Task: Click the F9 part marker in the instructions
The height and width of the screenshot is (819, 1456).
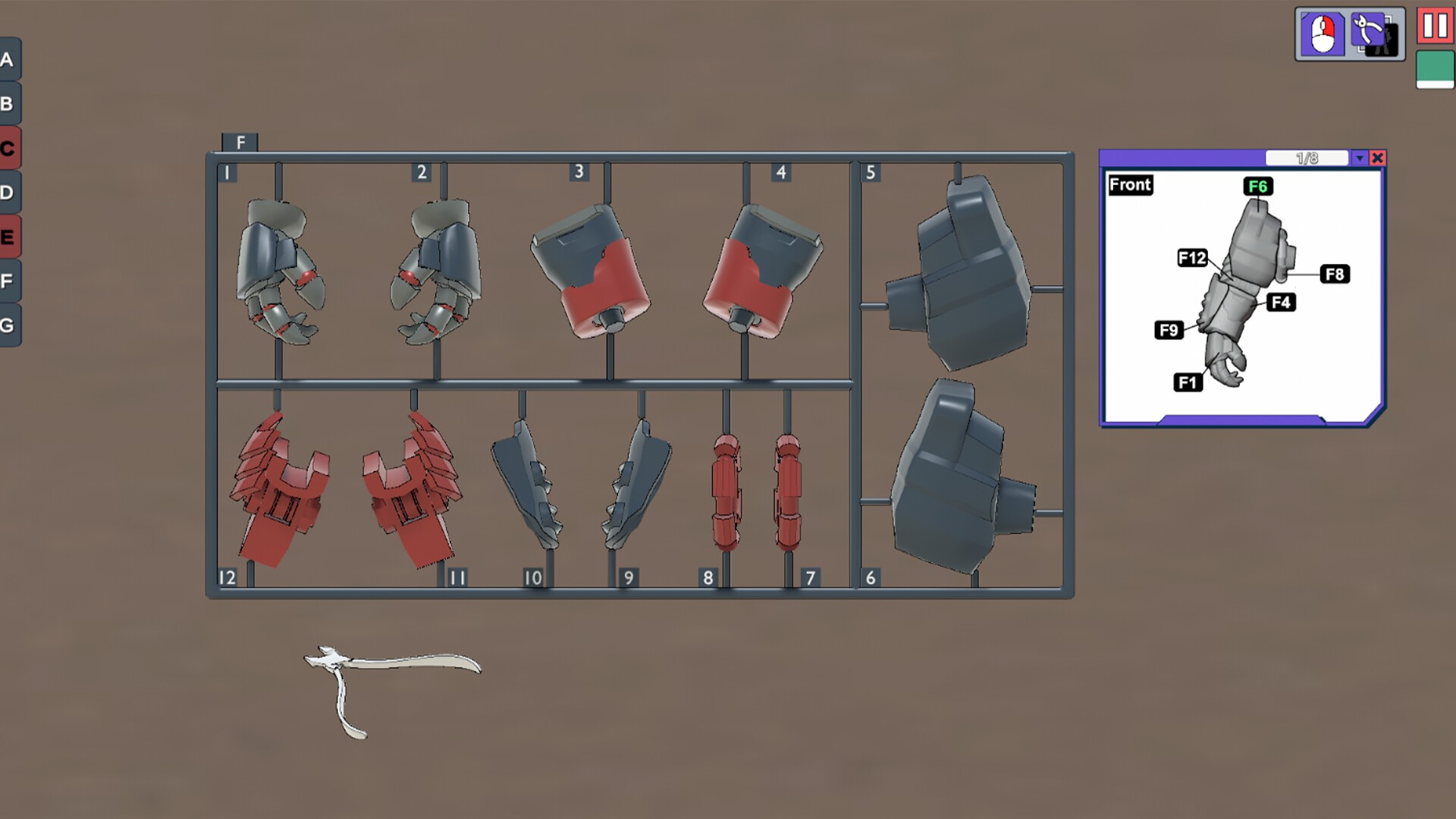Action: (1168, 330)
